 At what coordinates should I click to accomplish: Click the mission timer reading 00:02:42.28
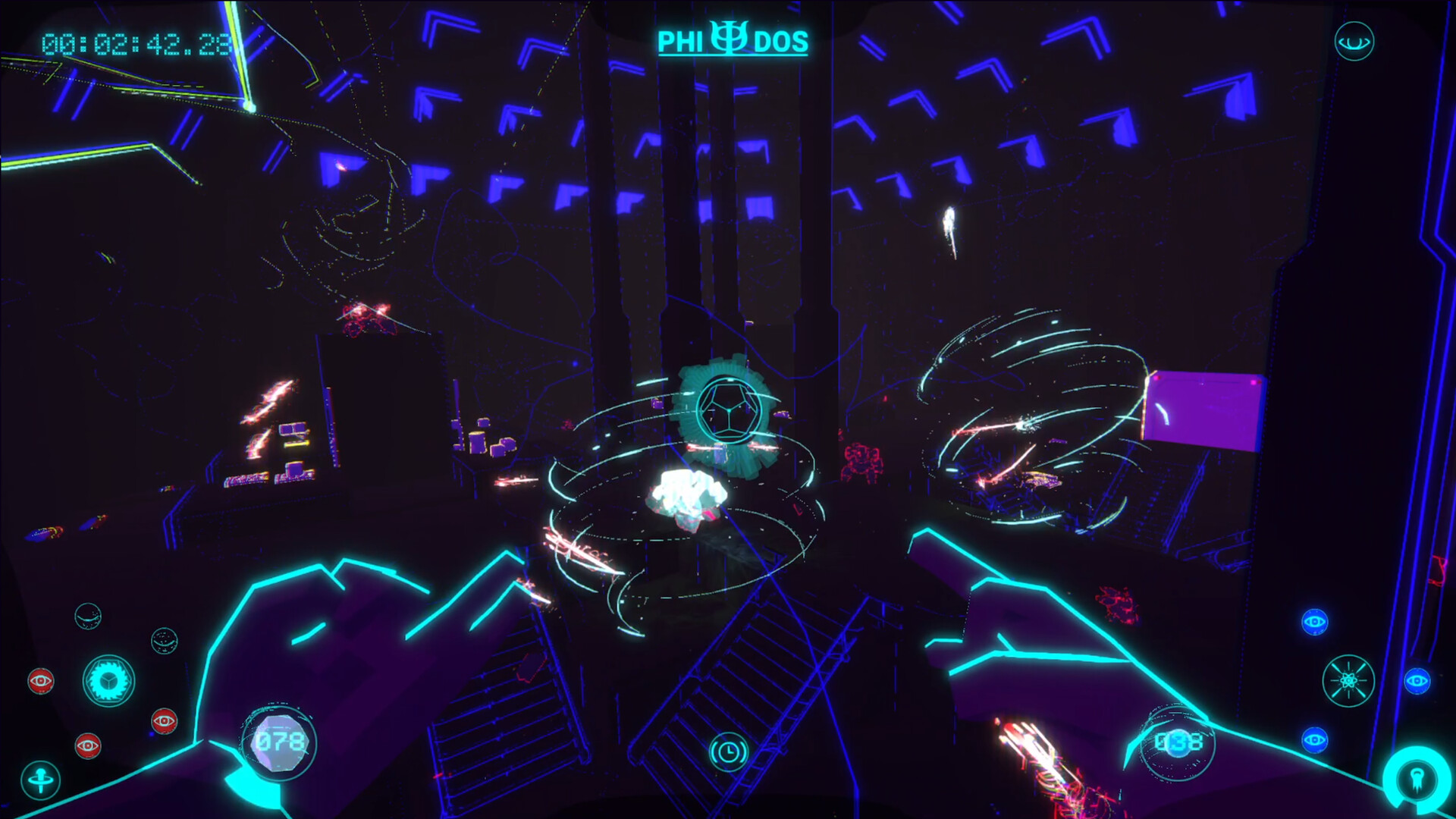point(135,43)
